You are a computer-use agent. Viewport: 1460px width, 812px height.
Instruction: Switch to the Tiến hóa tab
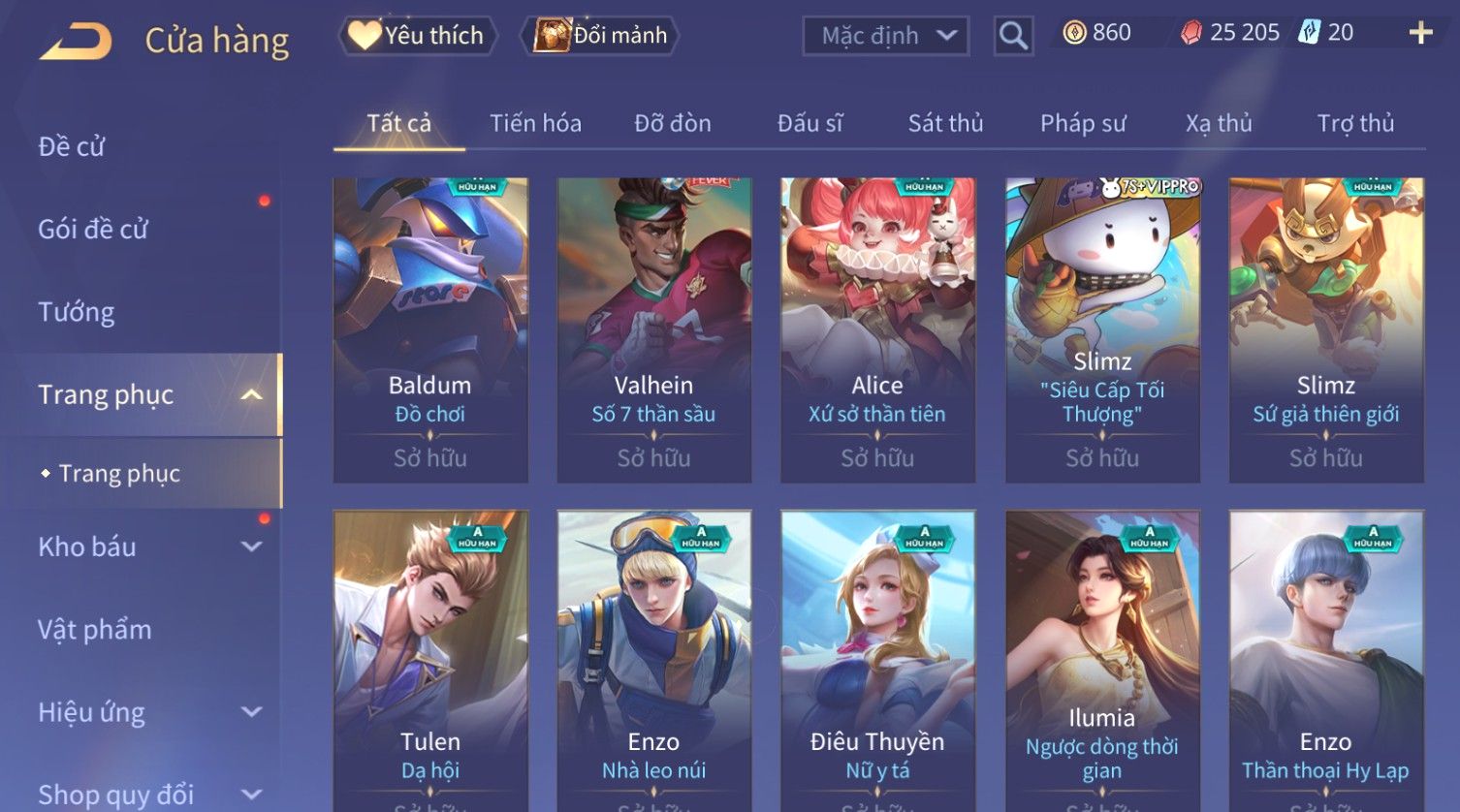click(x=535, y=123)
